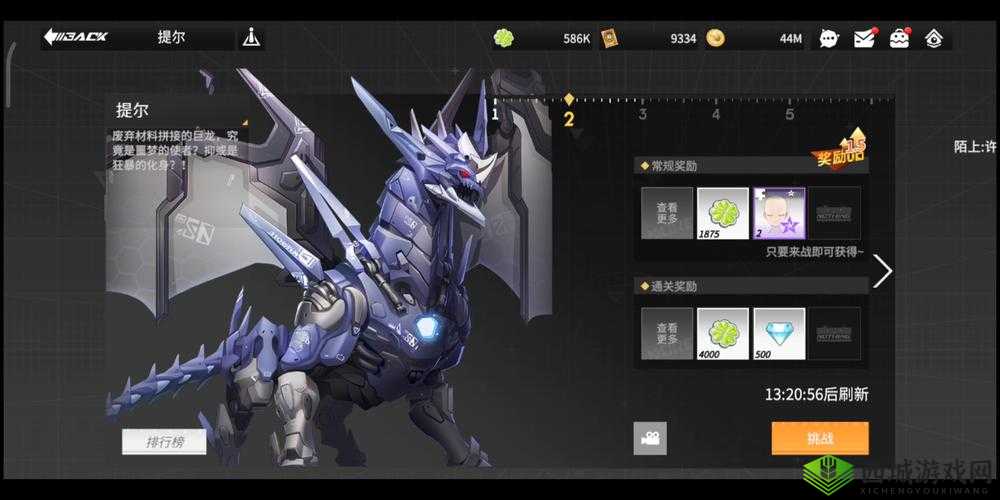This screenshot has width=1000, height=500.
Task: Inspect the 500 diamond reward
Action: [778, 333]
